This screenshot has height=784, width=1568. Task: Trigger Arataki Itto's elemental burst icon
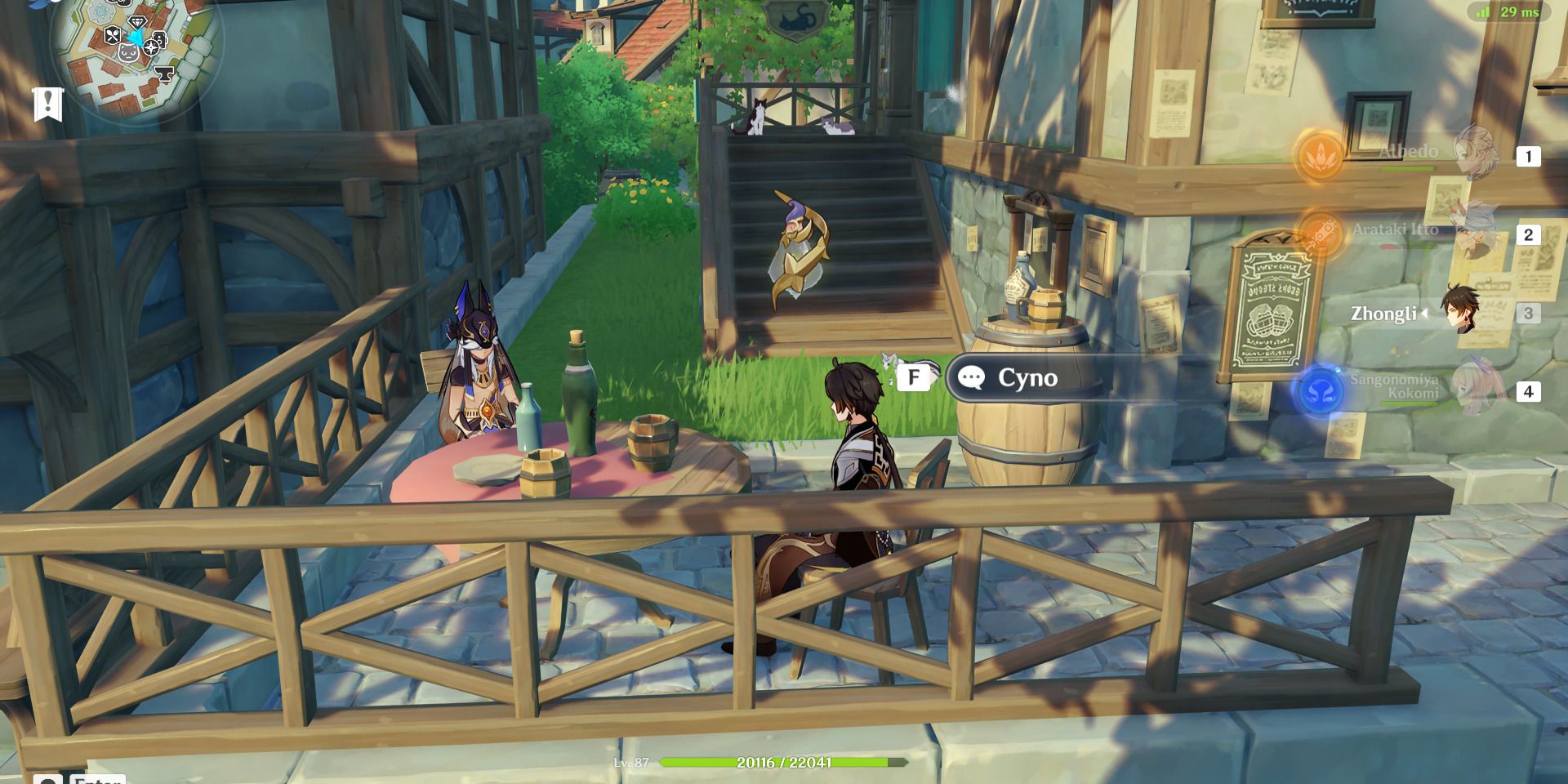(x=1319, y=233)
